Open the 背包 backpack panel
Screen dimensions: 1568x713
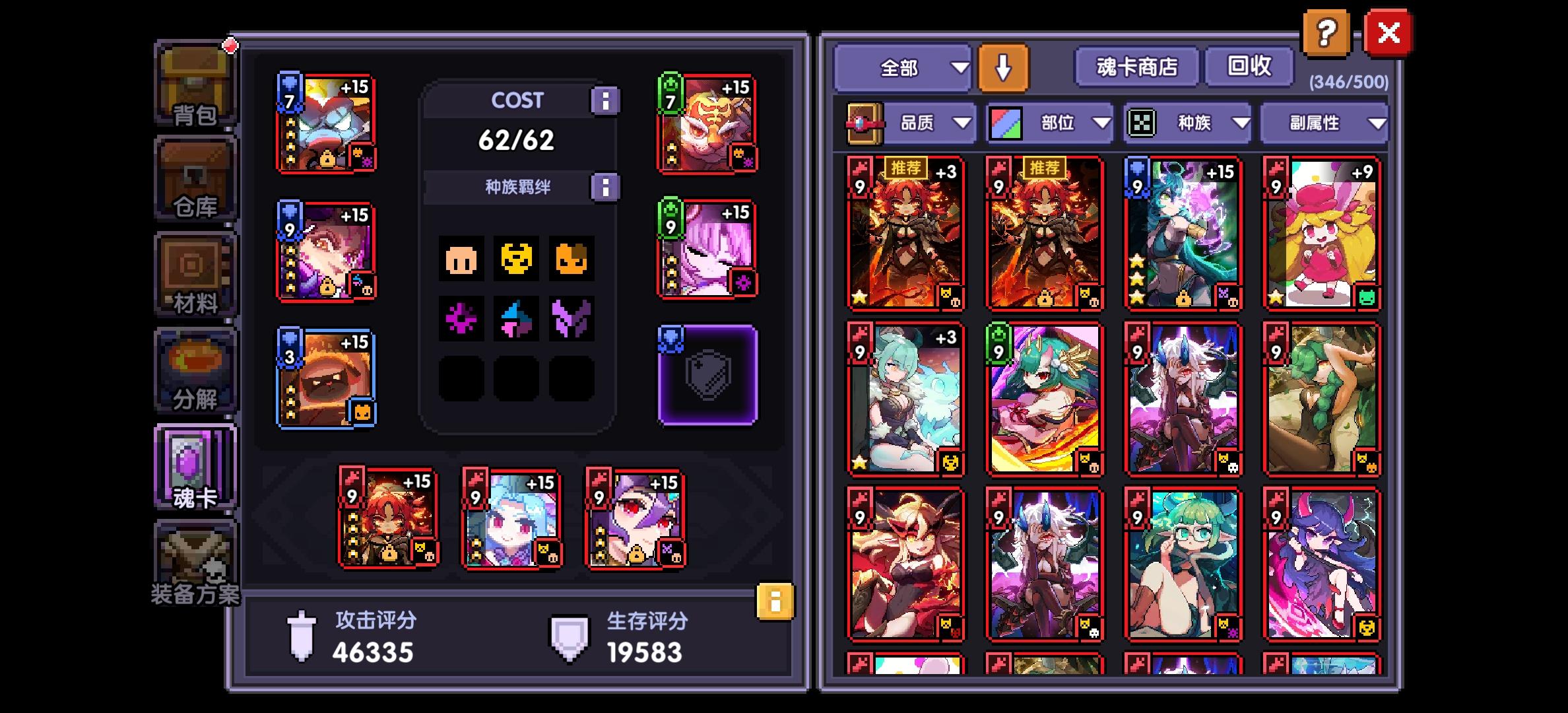(193, 86)
